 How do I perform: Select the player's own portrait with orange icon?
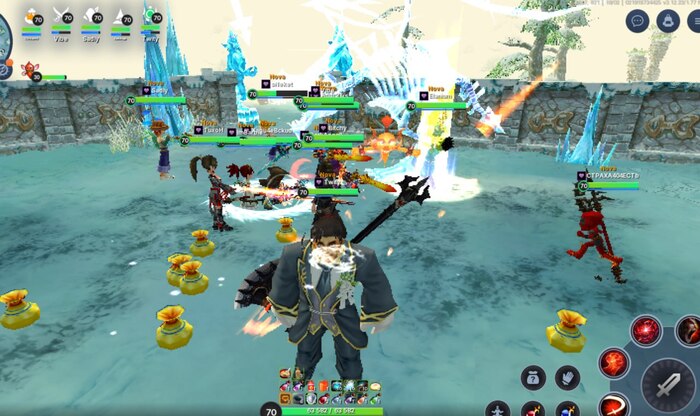click(31, 16)
